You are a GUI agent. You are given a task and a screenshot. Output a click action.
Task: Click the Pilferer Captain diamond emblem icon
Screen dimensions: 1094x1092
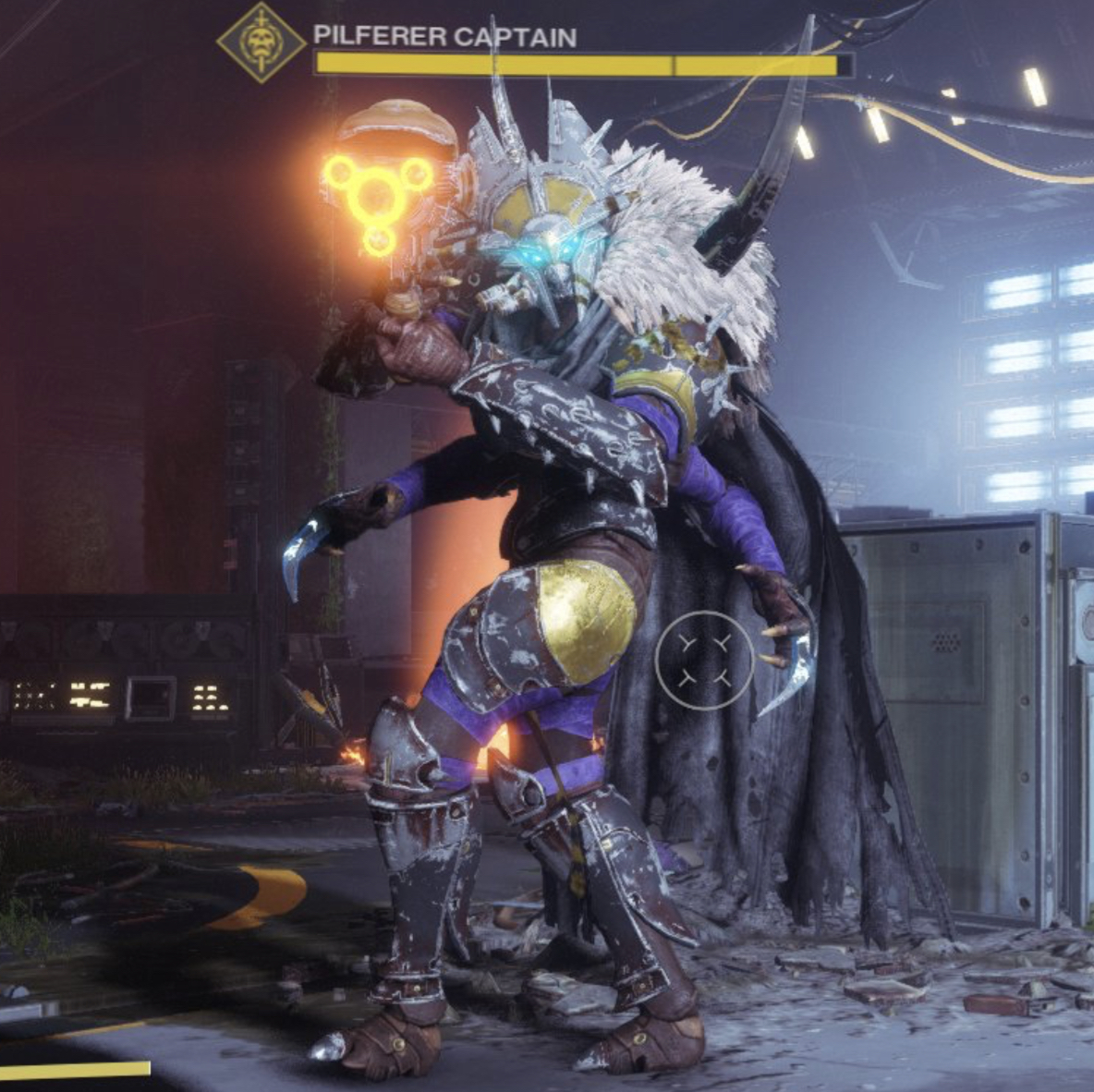point(261,42)
